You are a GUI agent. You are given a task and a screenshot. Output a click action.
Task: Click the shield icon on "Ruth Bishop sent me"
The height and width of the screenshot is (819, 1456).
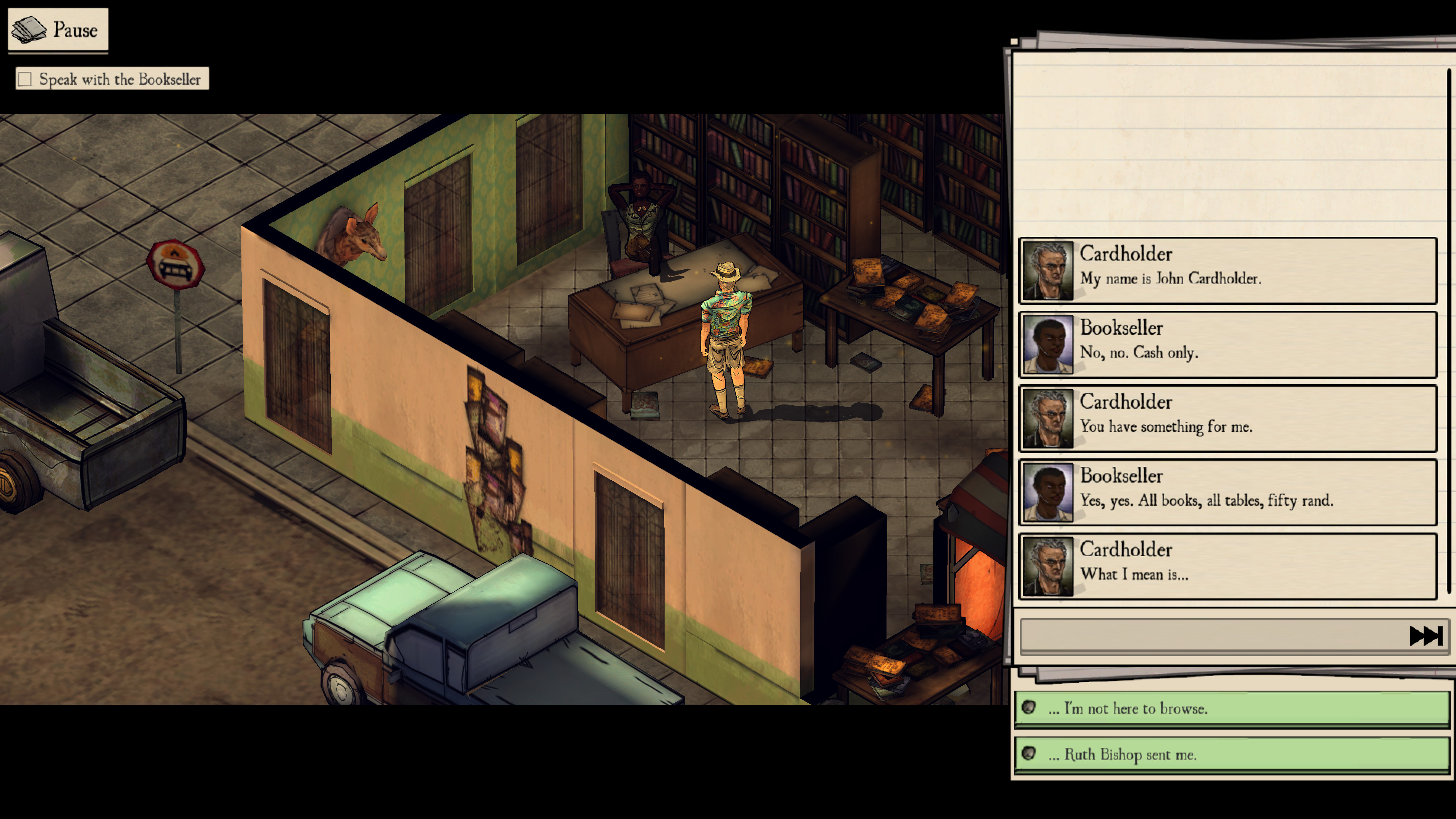tap(1030, 754)
